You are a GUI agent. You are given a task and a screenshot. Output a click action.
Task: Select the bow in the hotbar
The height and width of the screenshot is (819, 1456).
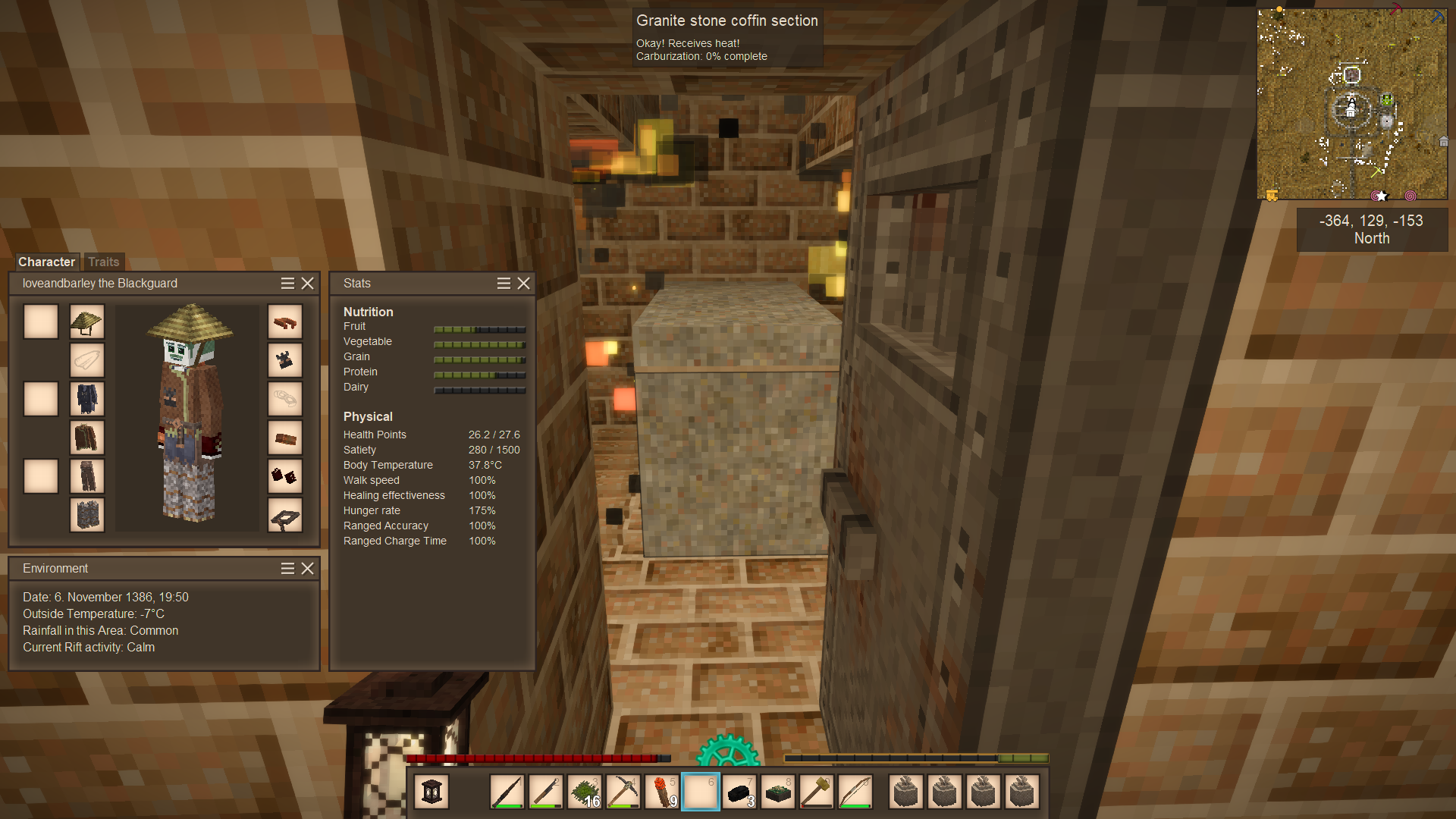point(855,792)
